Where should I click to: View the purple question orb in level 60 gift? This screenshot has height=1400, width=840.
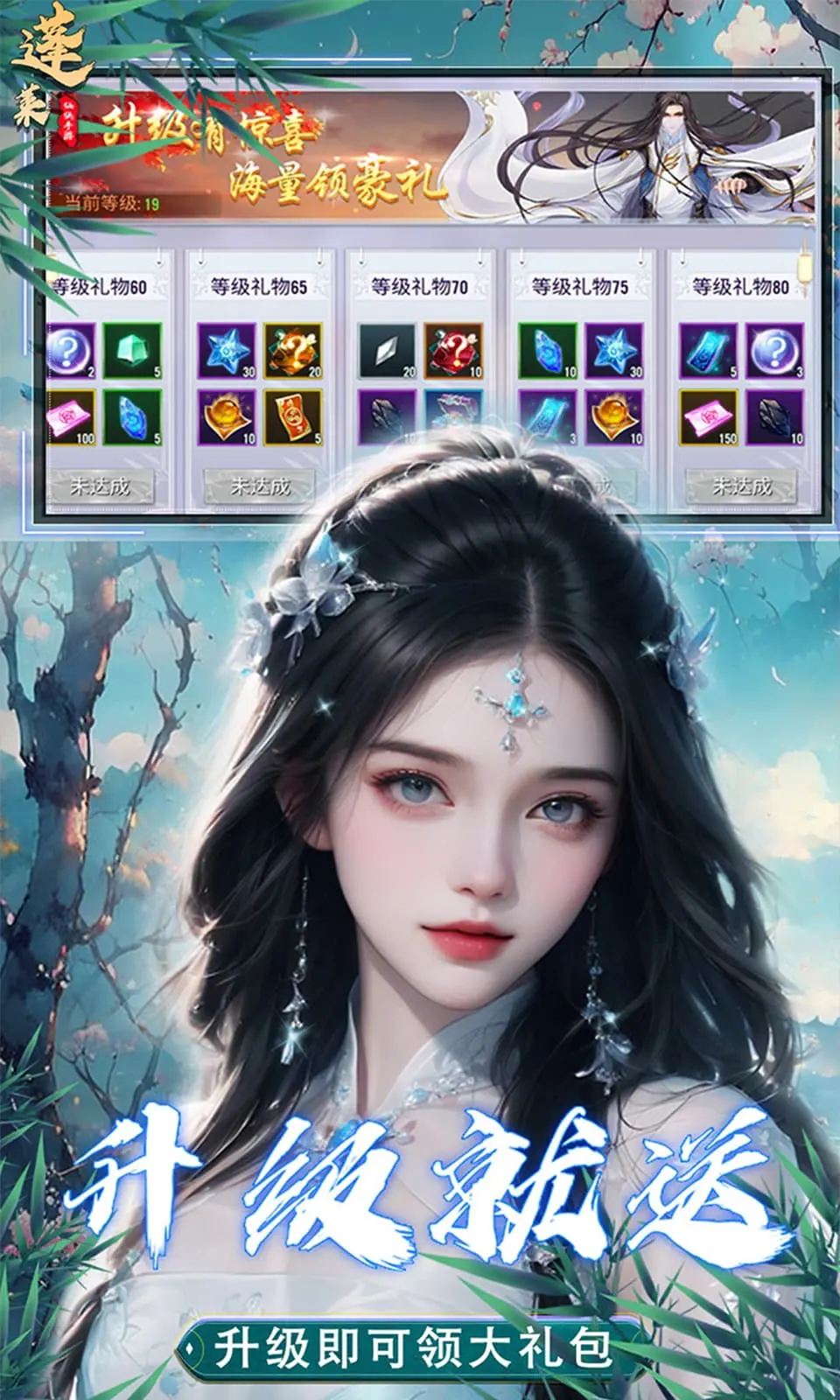pos(72,350)
